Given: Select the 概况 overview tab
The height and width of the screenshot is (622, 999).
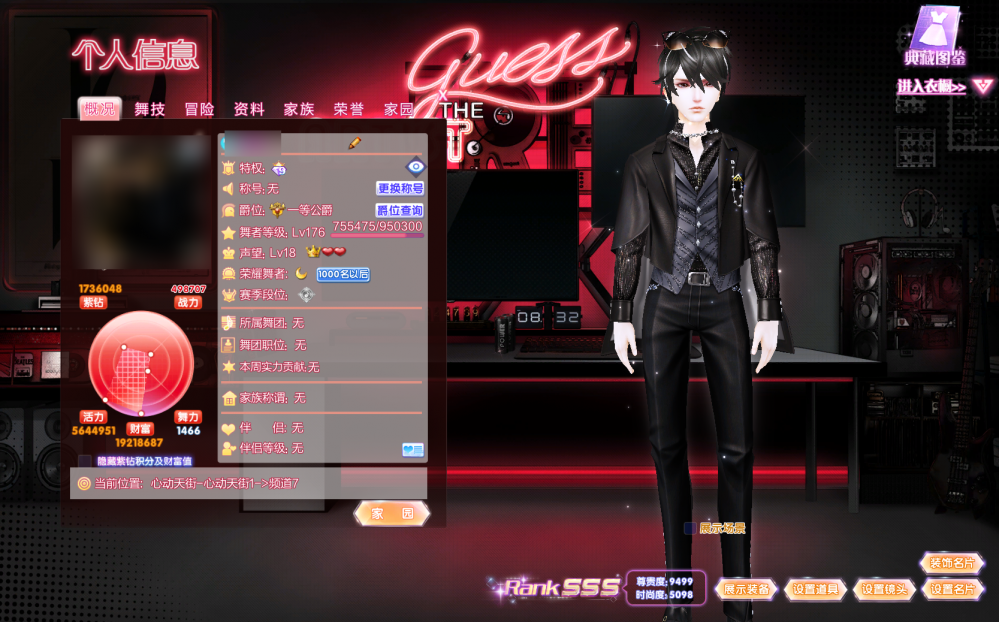Looking at the screenshot, I should click(x=100, y=110).
